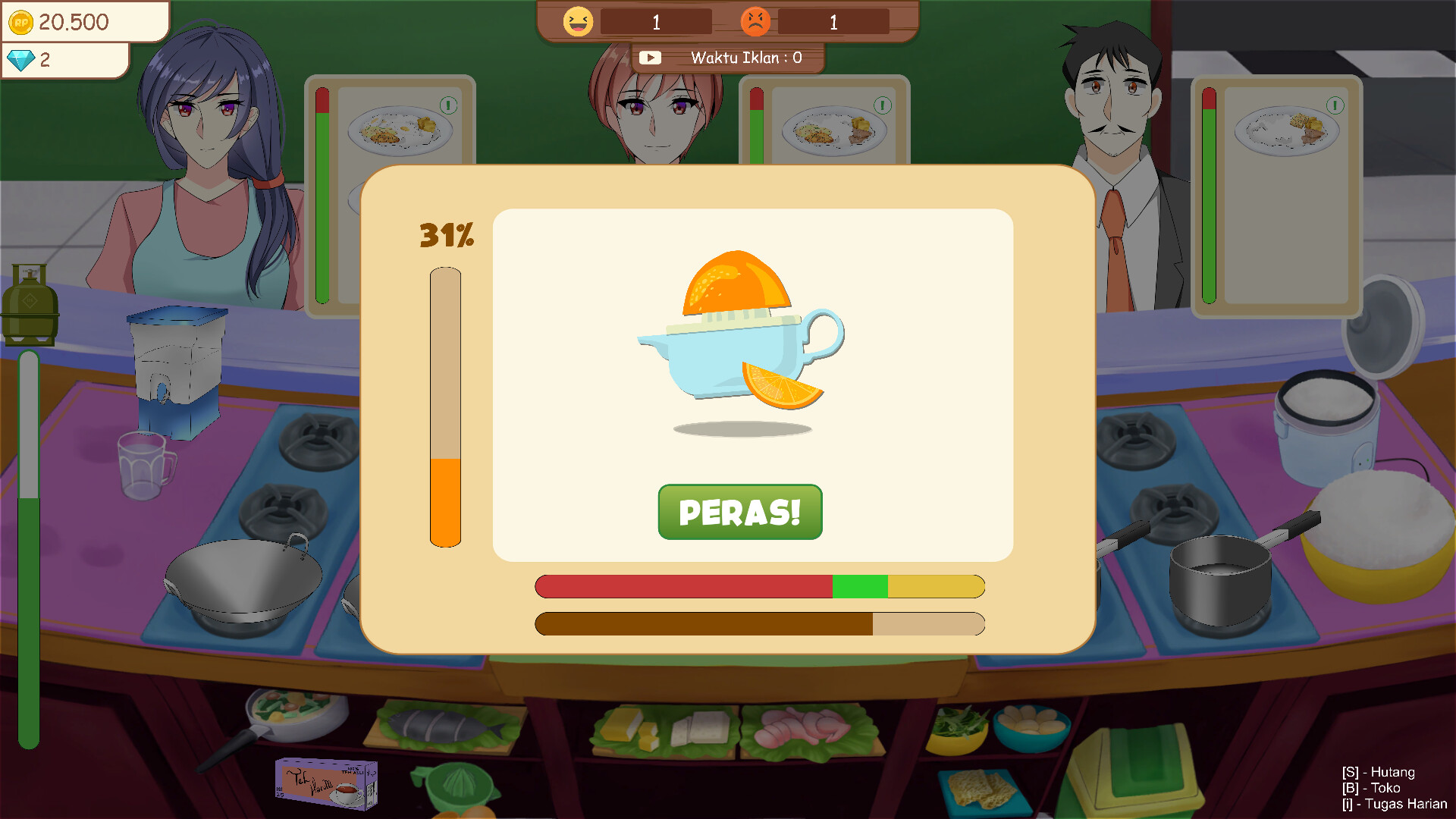Viewport: 1456px width, 819px height.
Task: Click the angry face review counter
Action: click(x=755, y=21)
